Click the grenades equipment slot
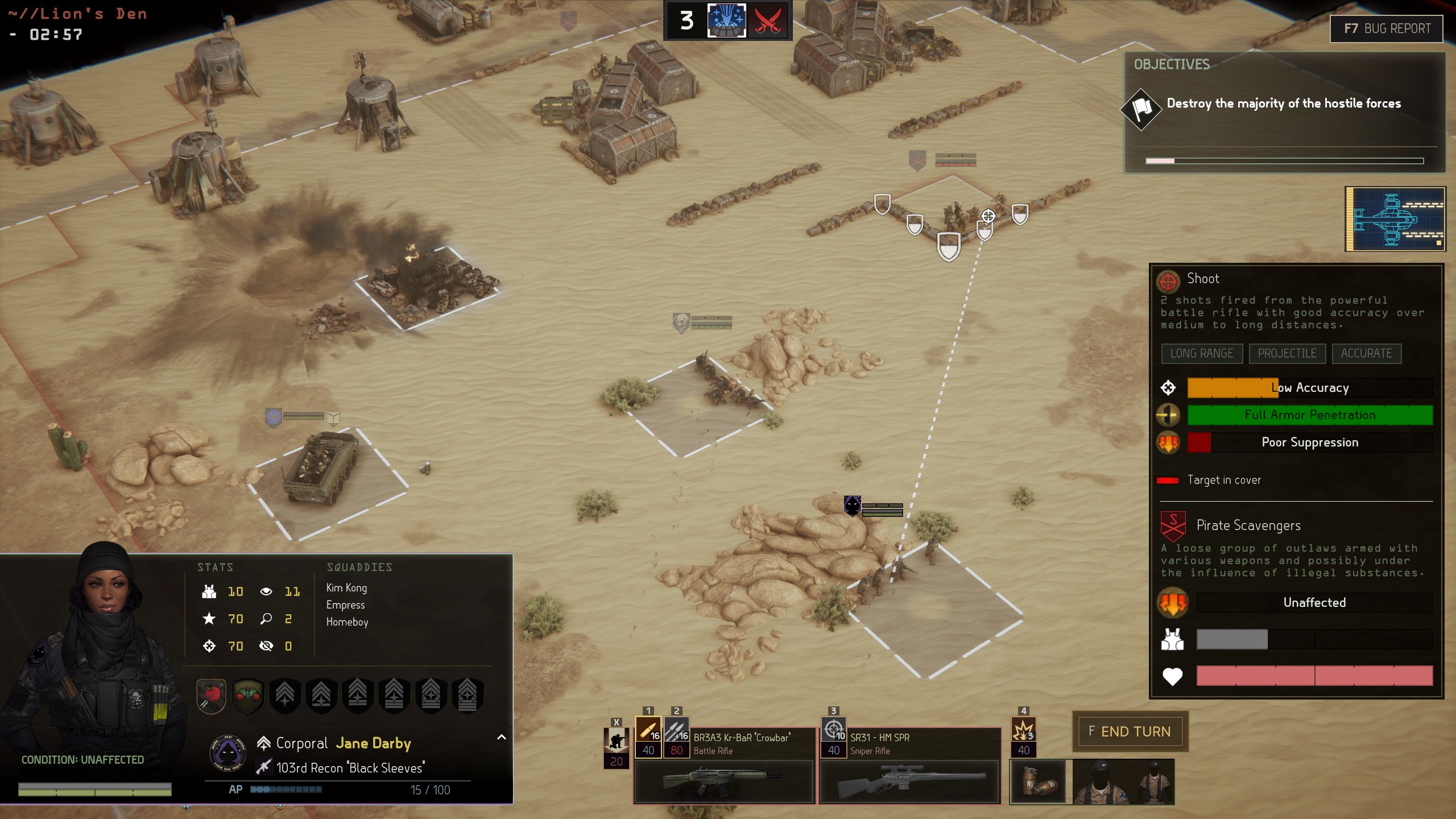This screenshot has width=1456, height=819. 1039,783
